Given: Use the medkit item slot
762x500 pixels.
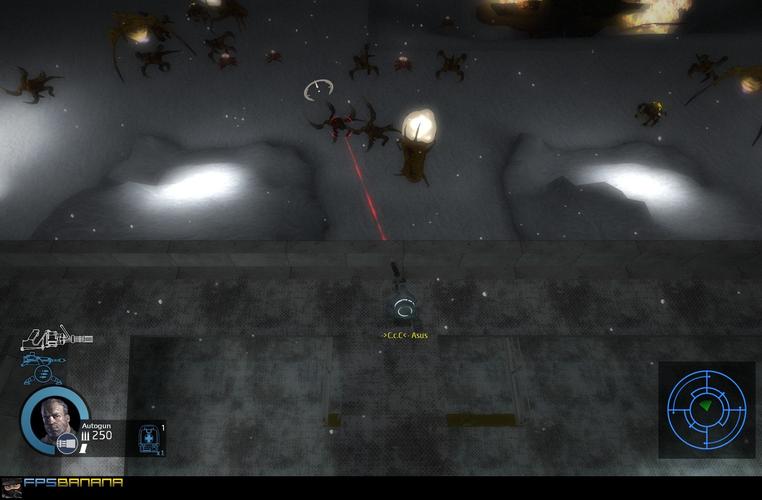Looking at the screenshot, I should (x=148, y=438).
